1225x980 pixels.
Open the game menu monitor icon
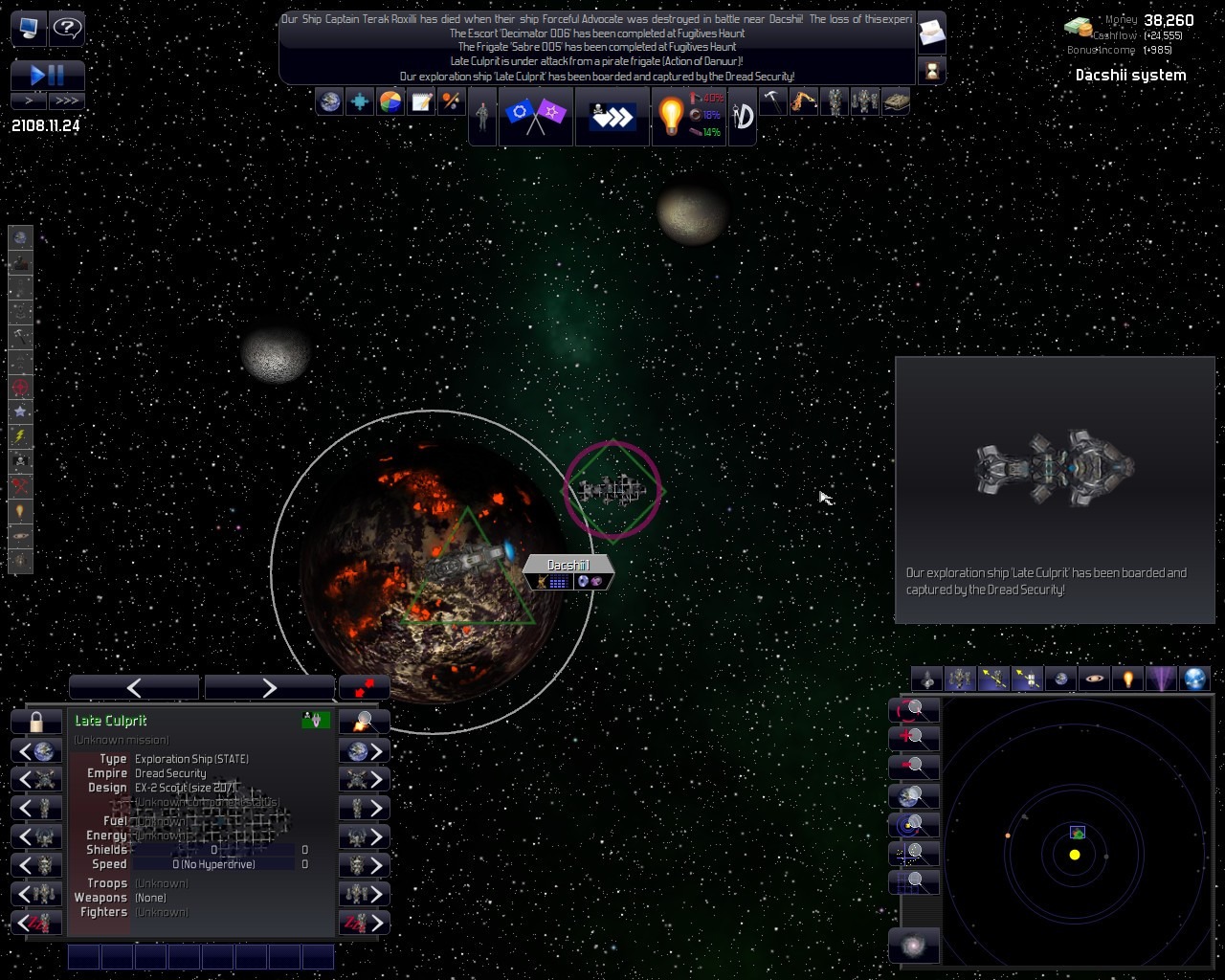29,28
